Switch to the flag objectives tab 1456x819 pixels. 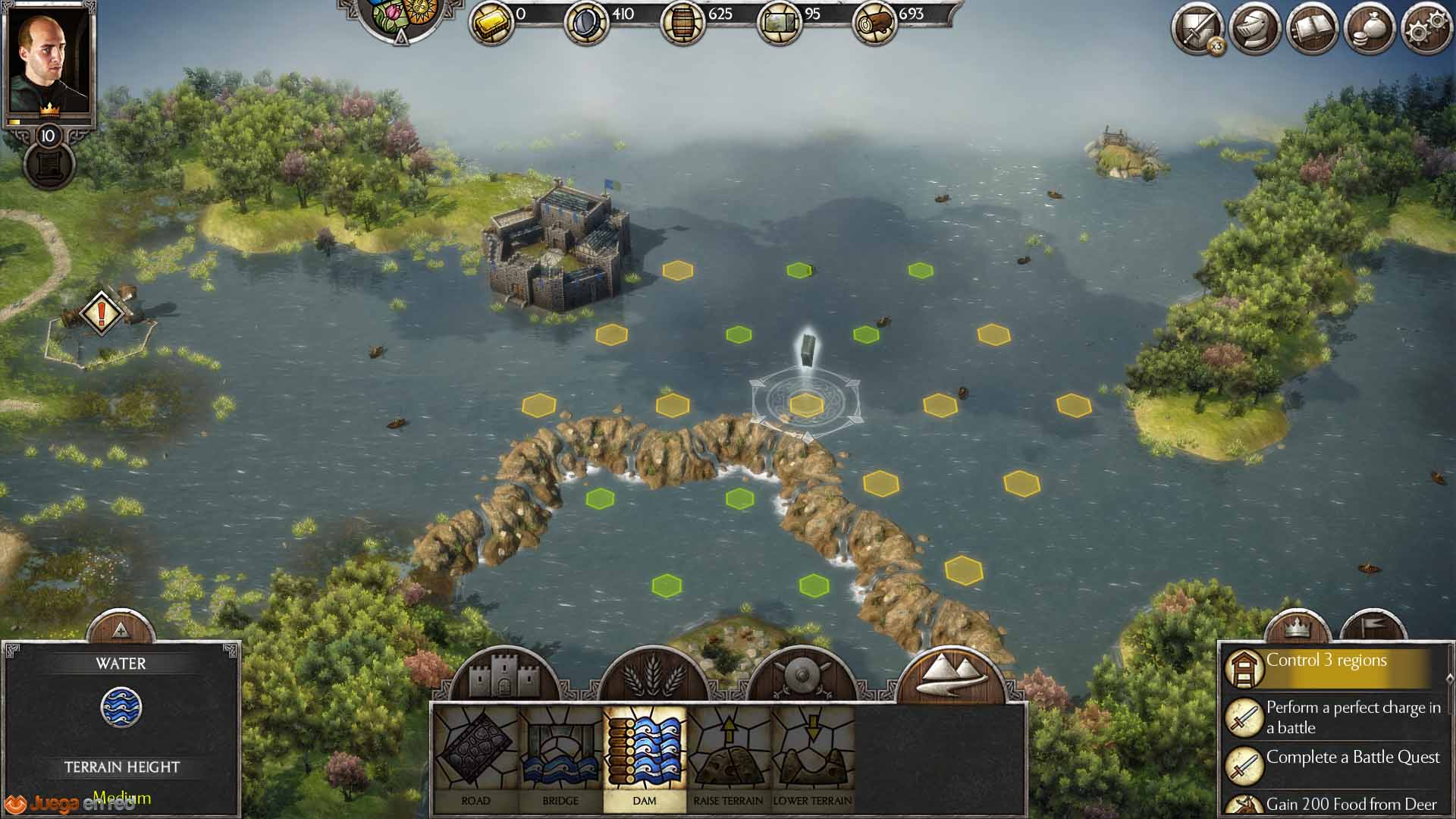1373,626
